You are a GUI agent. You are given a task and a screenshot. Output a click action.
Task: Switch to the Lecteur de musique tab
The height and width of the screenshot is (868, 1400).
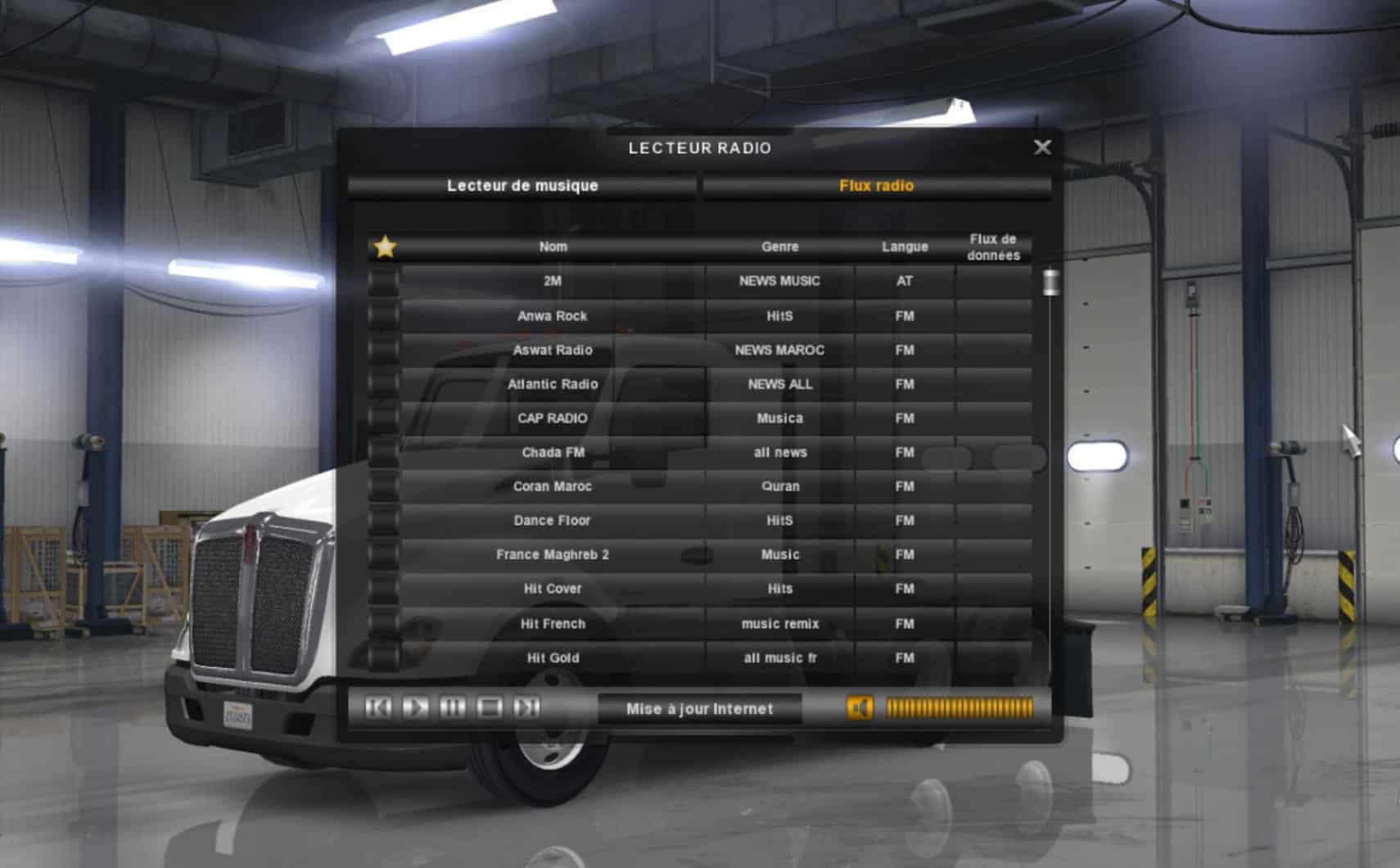click(x=522, y=186)
